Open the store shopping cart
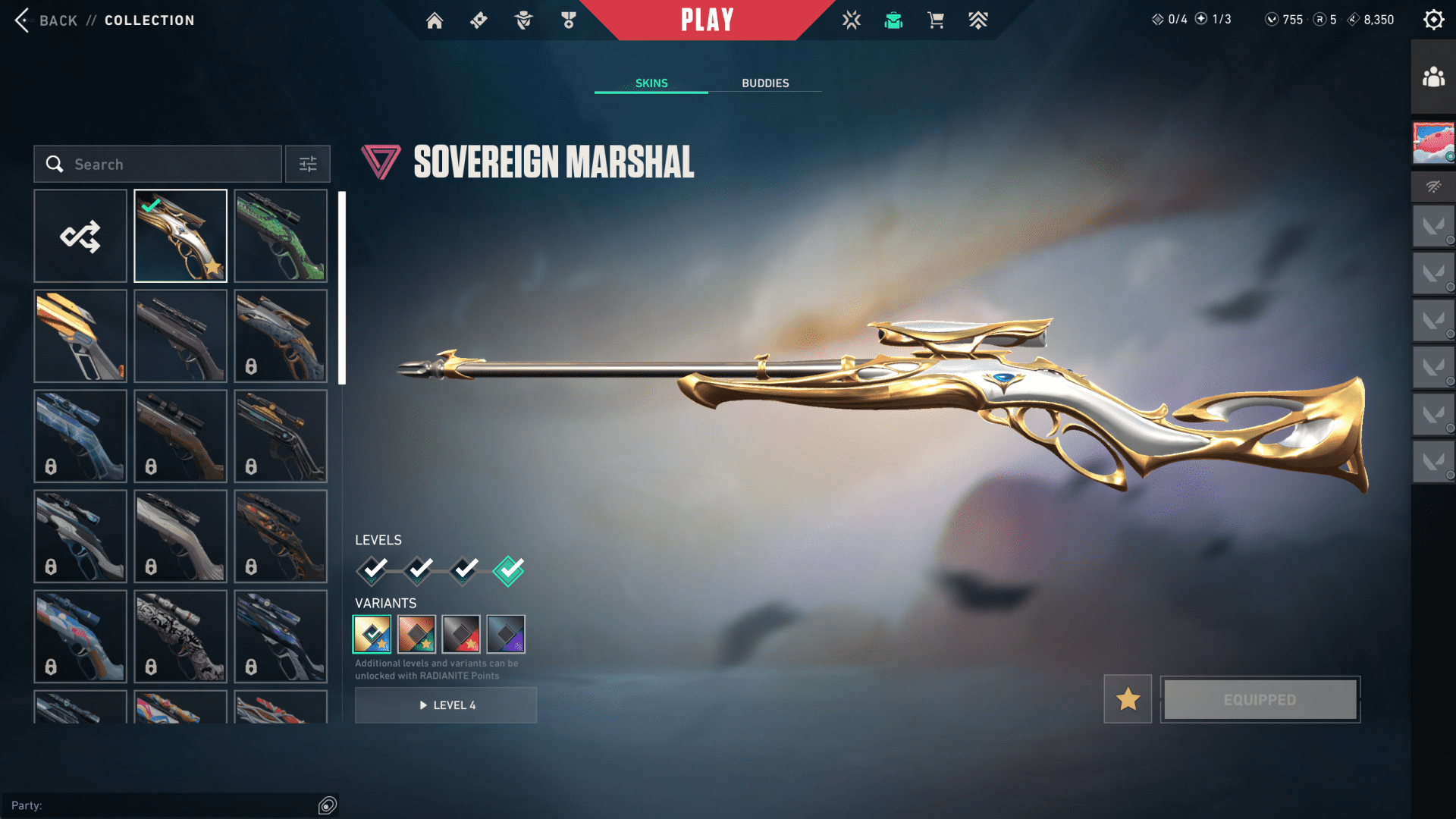The width and height of the screenshot is (1456, 819). pos(936,20)
